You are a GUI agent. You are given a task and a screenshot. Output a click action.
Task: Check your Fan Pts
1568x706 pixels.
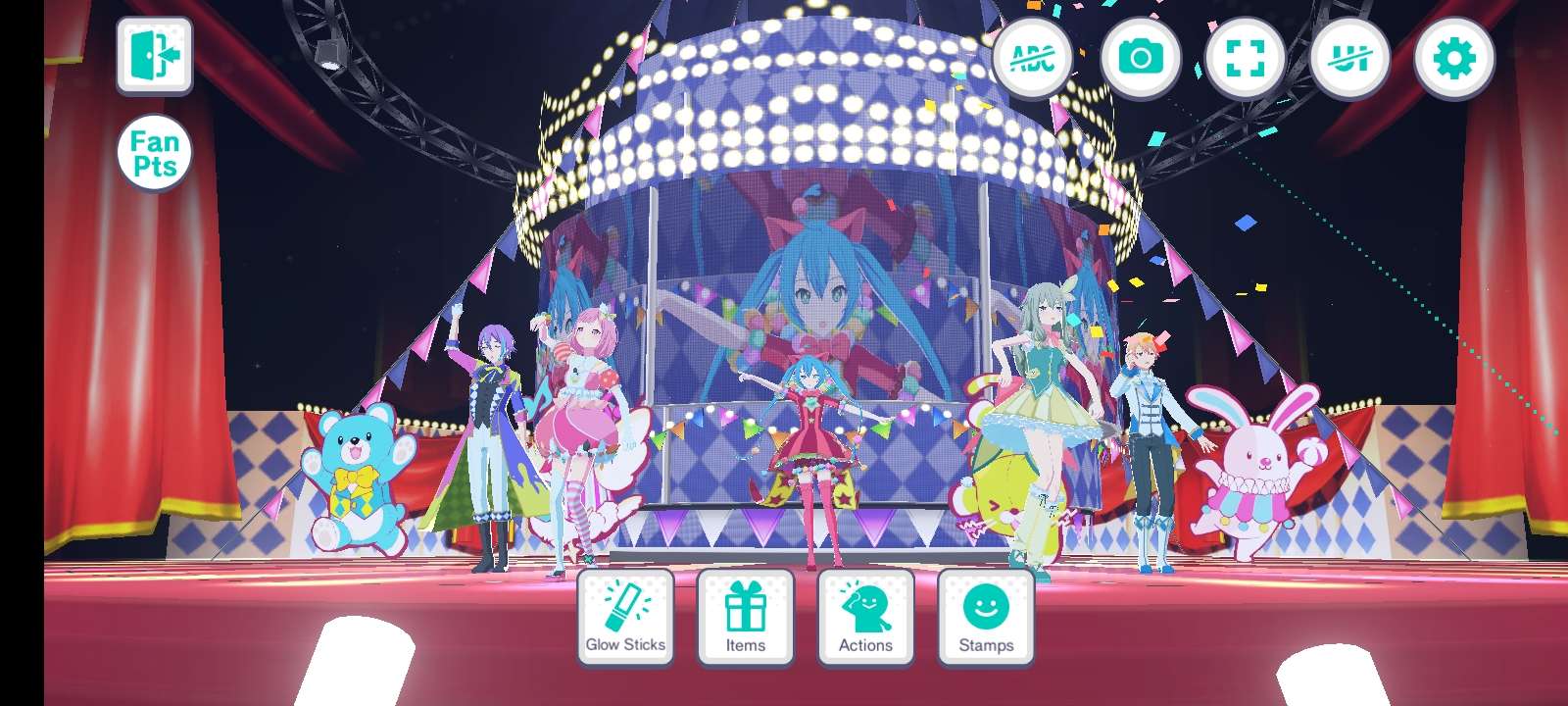[x=155, y=154]
